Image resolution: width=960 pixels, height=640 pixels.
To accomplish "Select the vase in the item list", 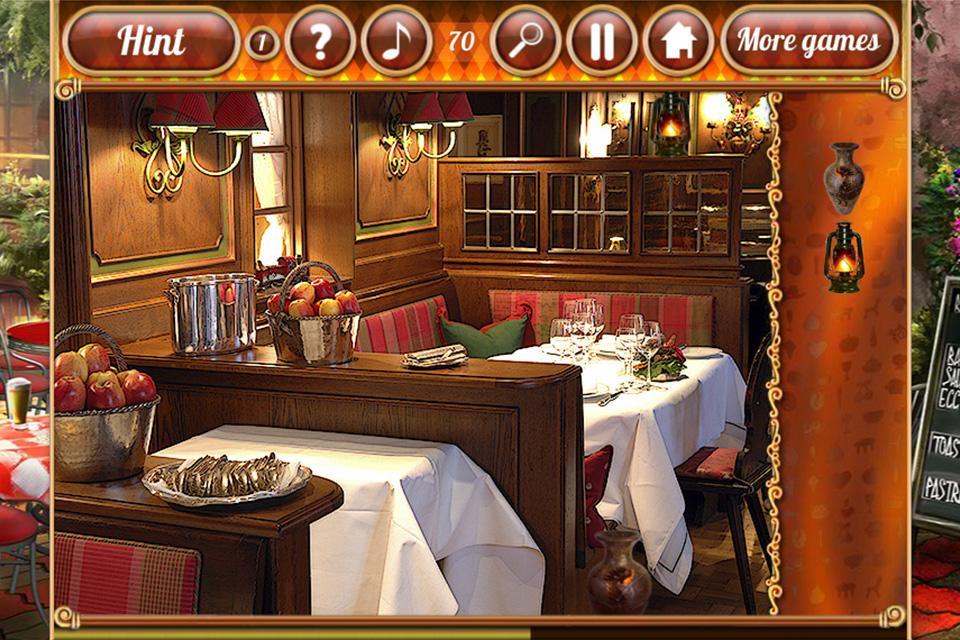I will click(843, 177).
